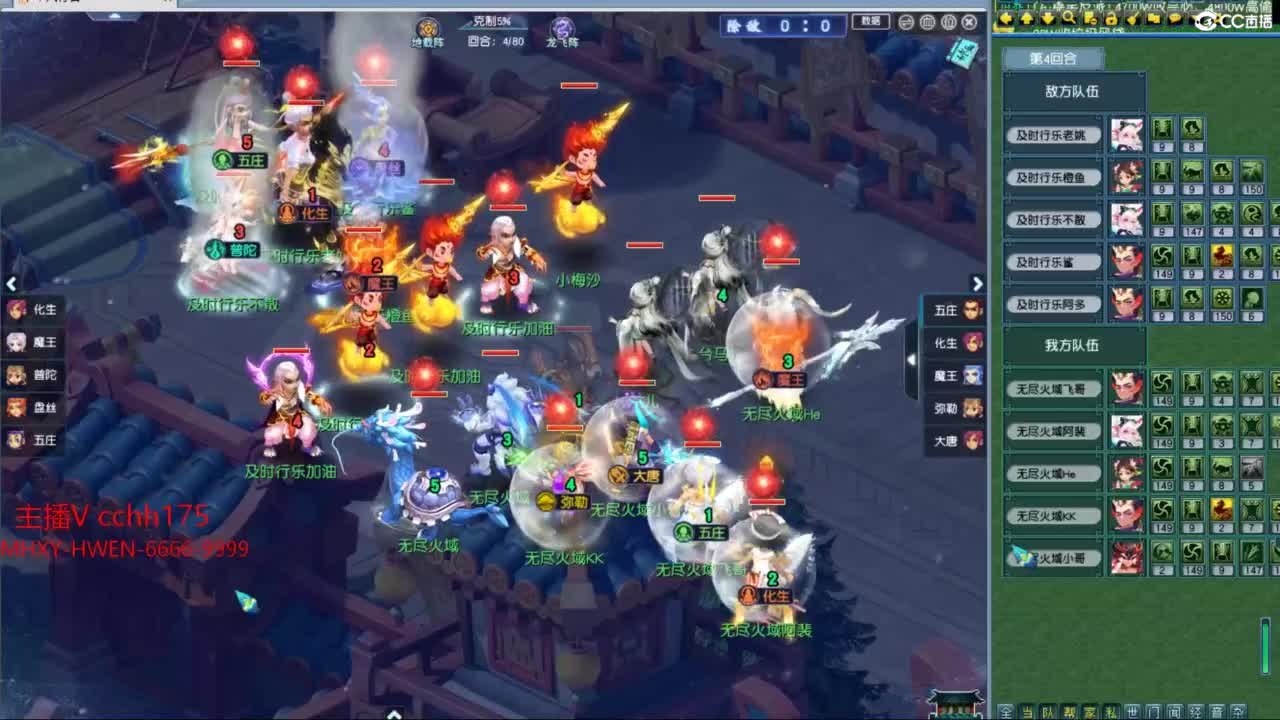Collapse the left party list with the left arrow
Screen dimensions: 1280x720
11,284
